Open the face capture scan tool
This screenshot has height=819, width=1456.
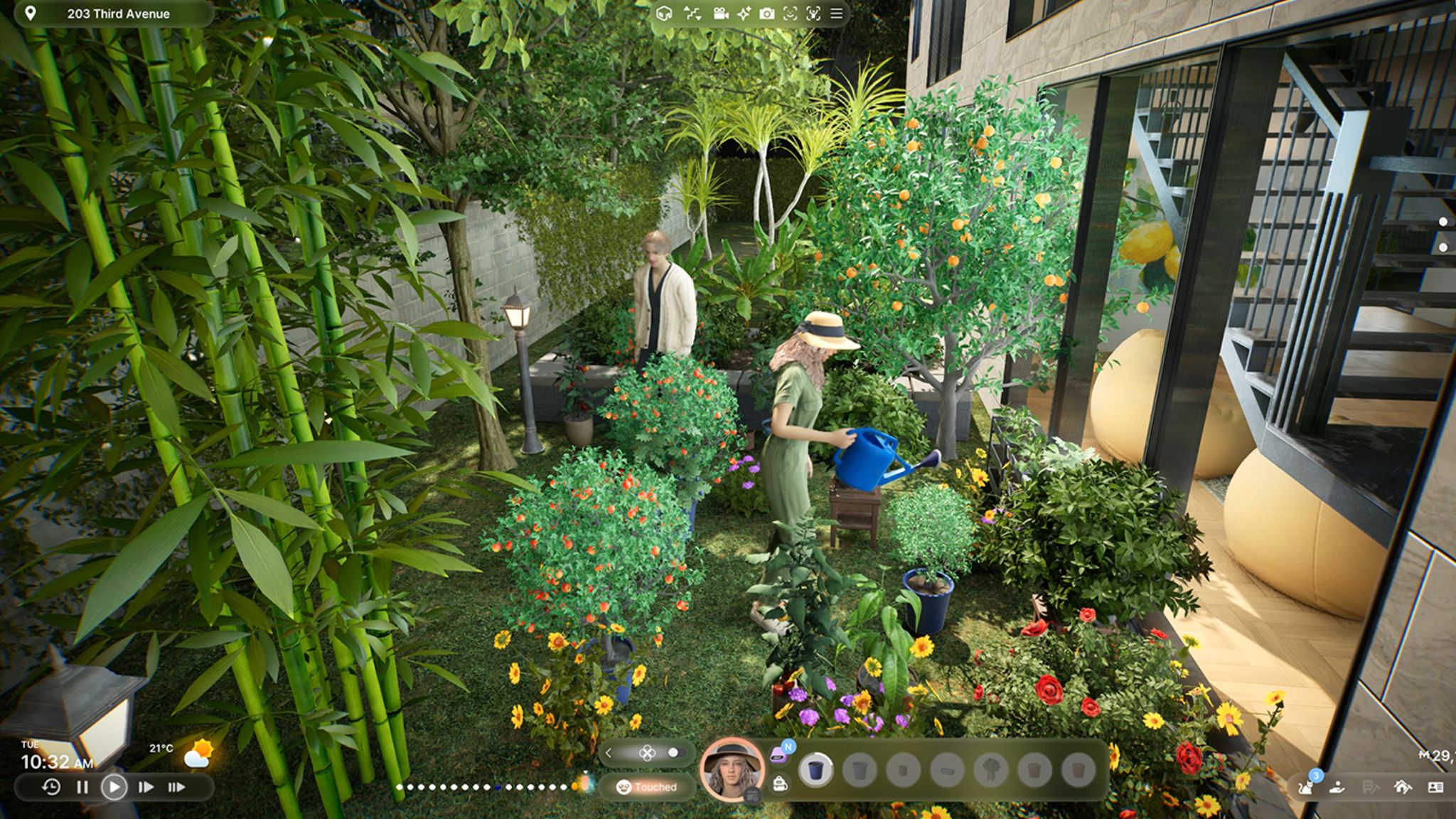[x=790, y=13]
